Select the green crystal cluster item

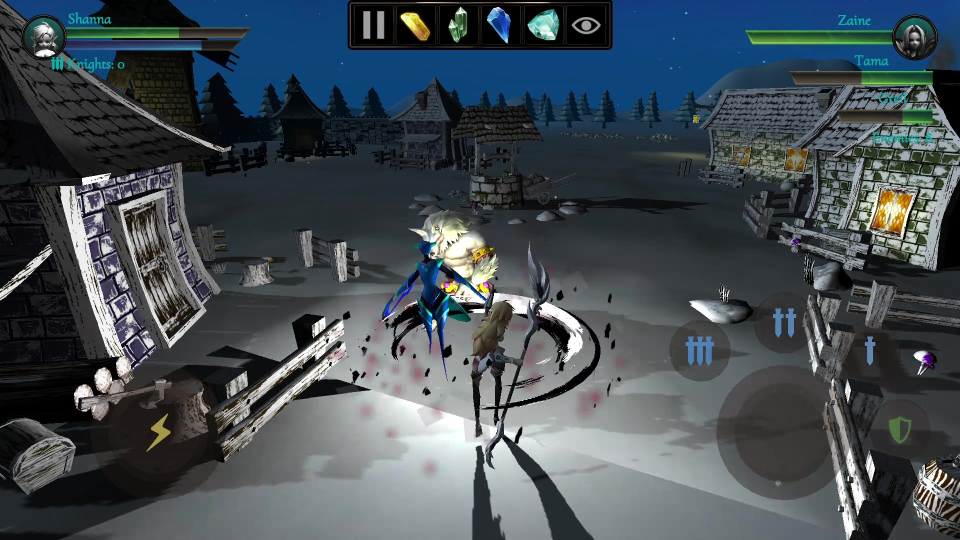tap(458, 25)
